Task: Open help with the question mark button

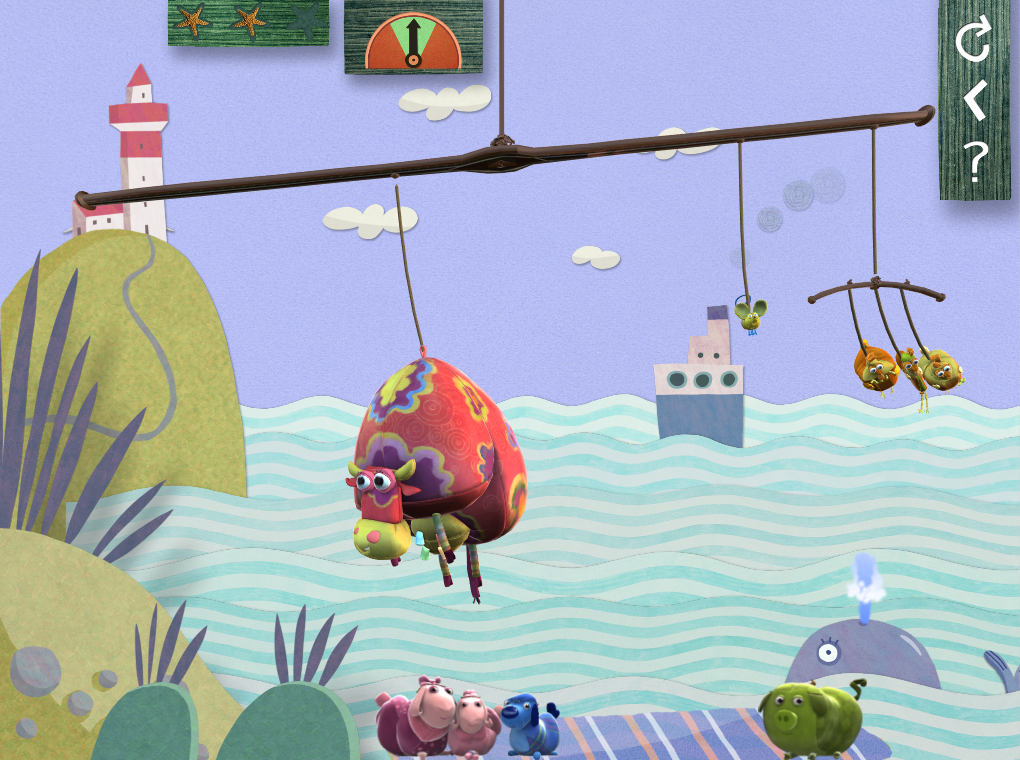Action: coord(975,162)
